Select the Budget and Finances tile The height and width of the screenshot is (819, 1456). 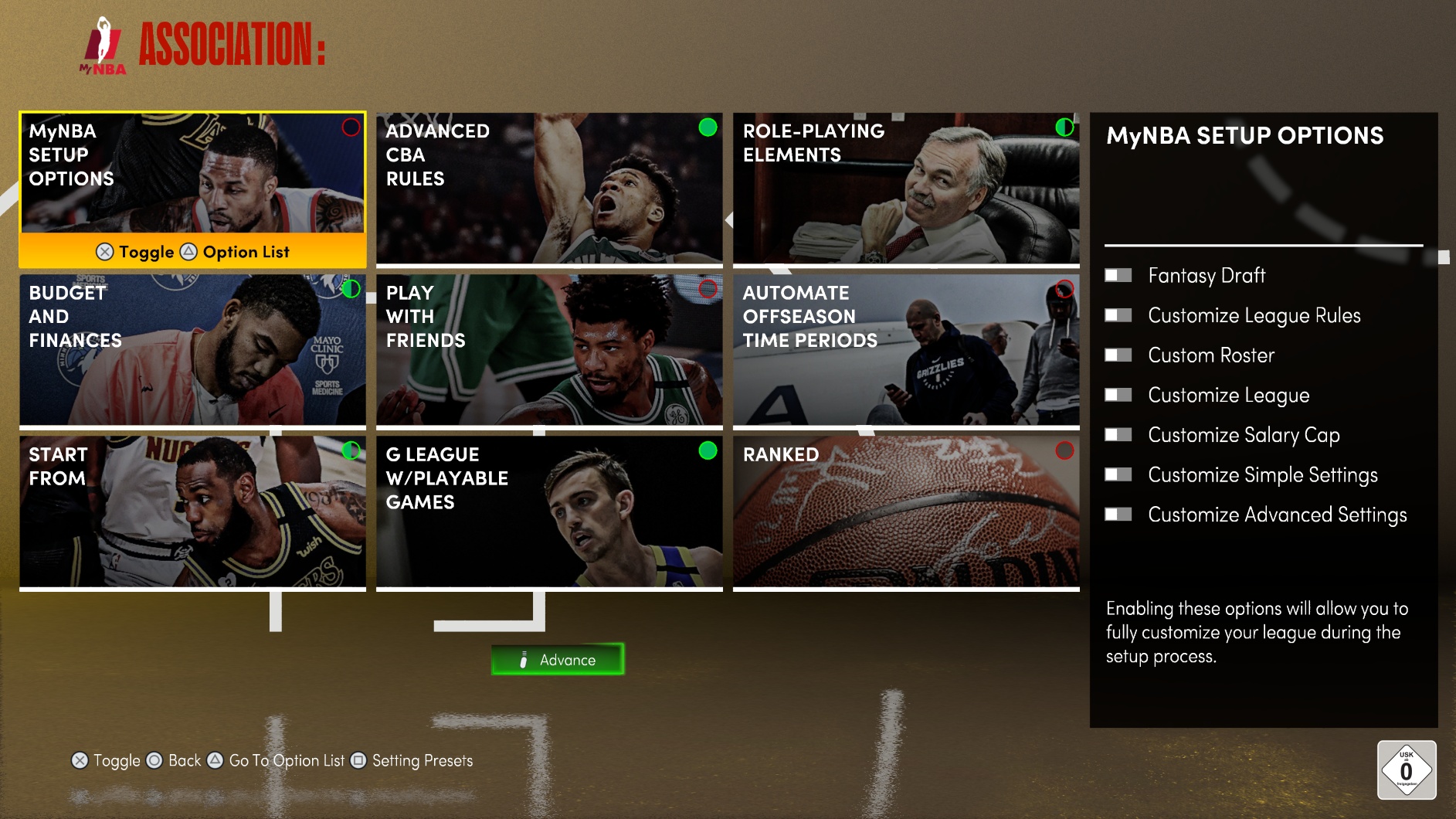click(x=192, y=350)
